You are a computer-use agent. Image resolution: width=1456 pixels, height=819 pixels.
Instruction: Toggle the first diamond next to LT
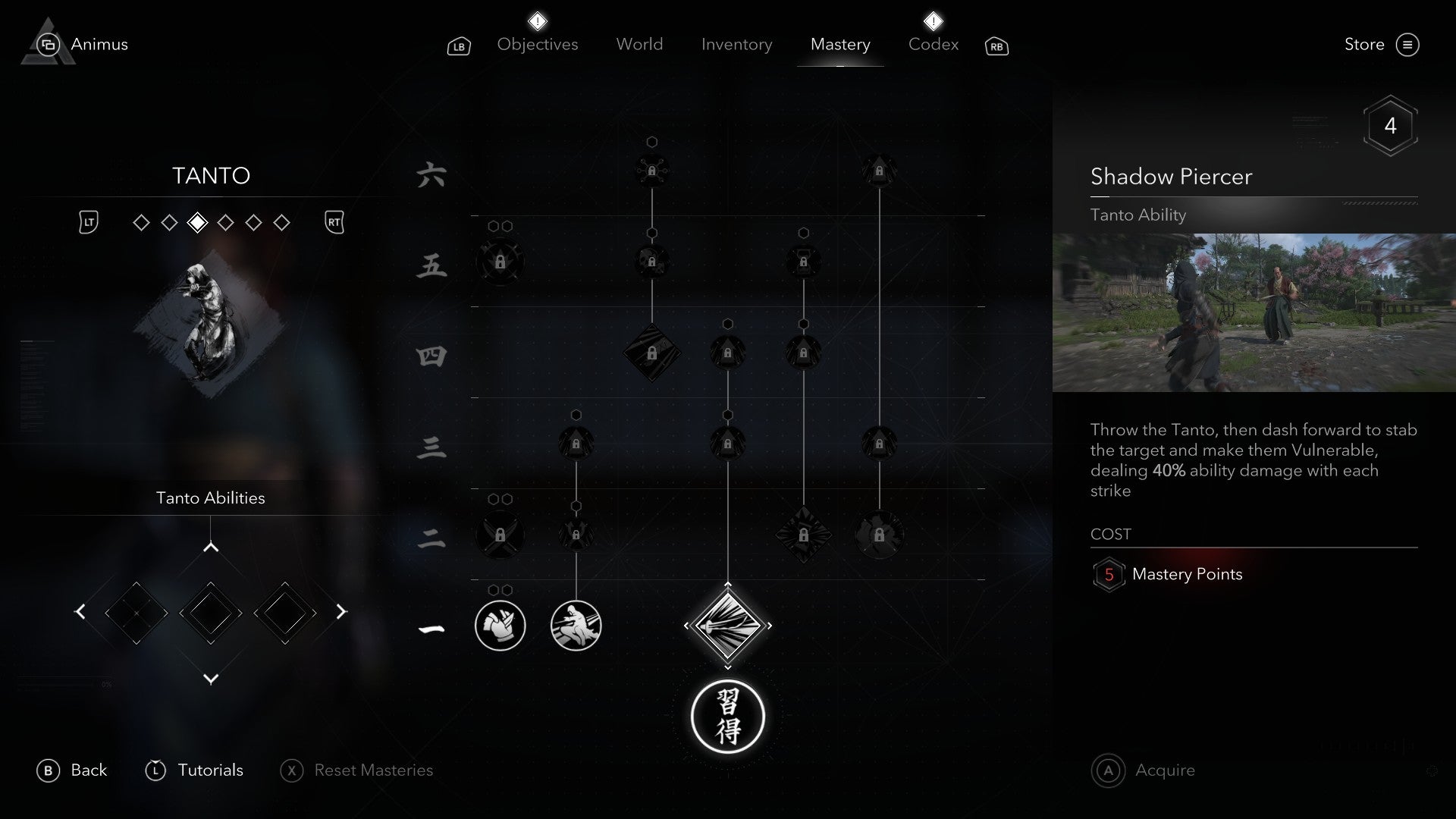[141, 222]
